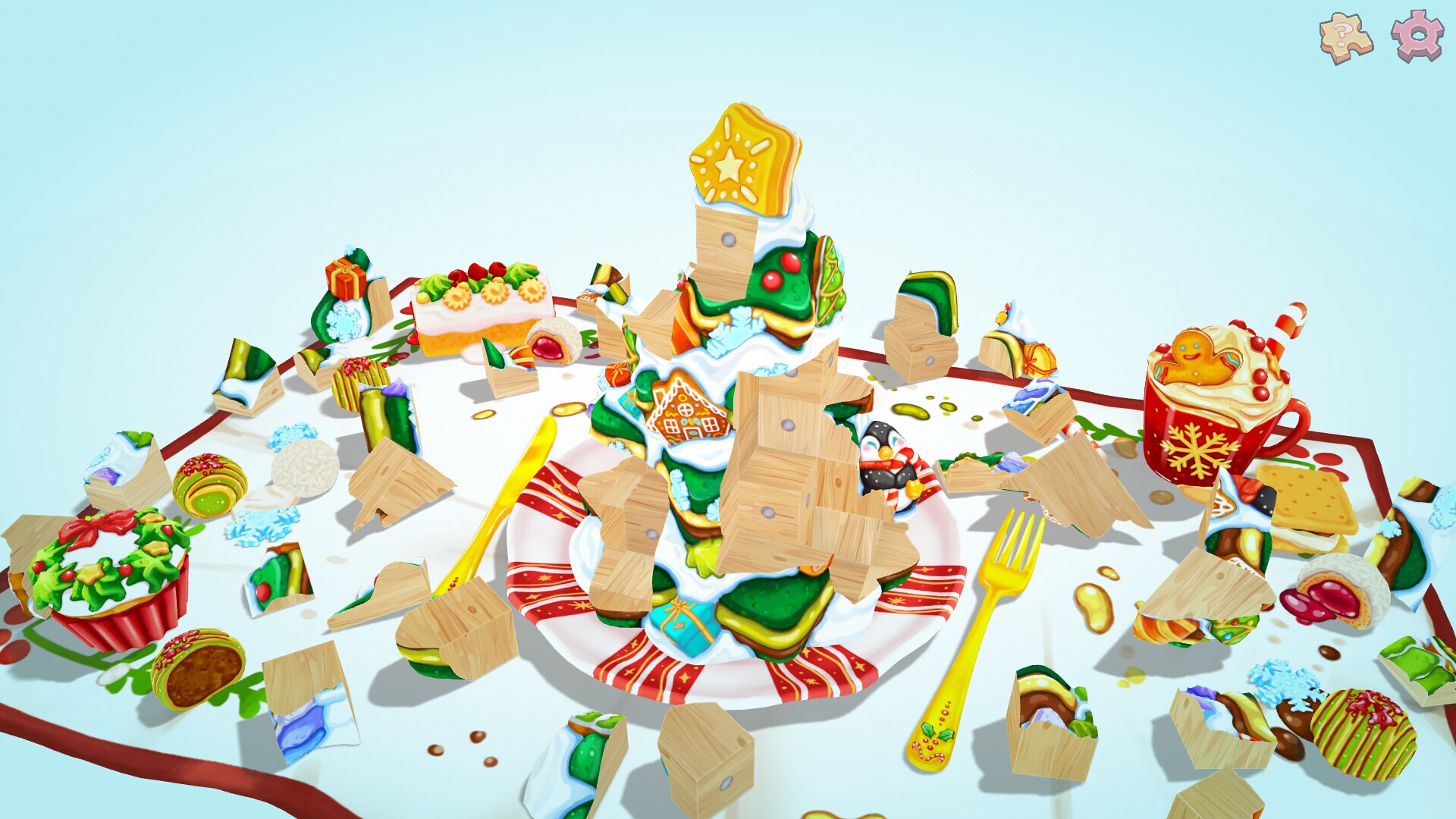Select the cake slice with strawberries
This screenshot has width=1456, height=819.
click(x=478, y=303)
